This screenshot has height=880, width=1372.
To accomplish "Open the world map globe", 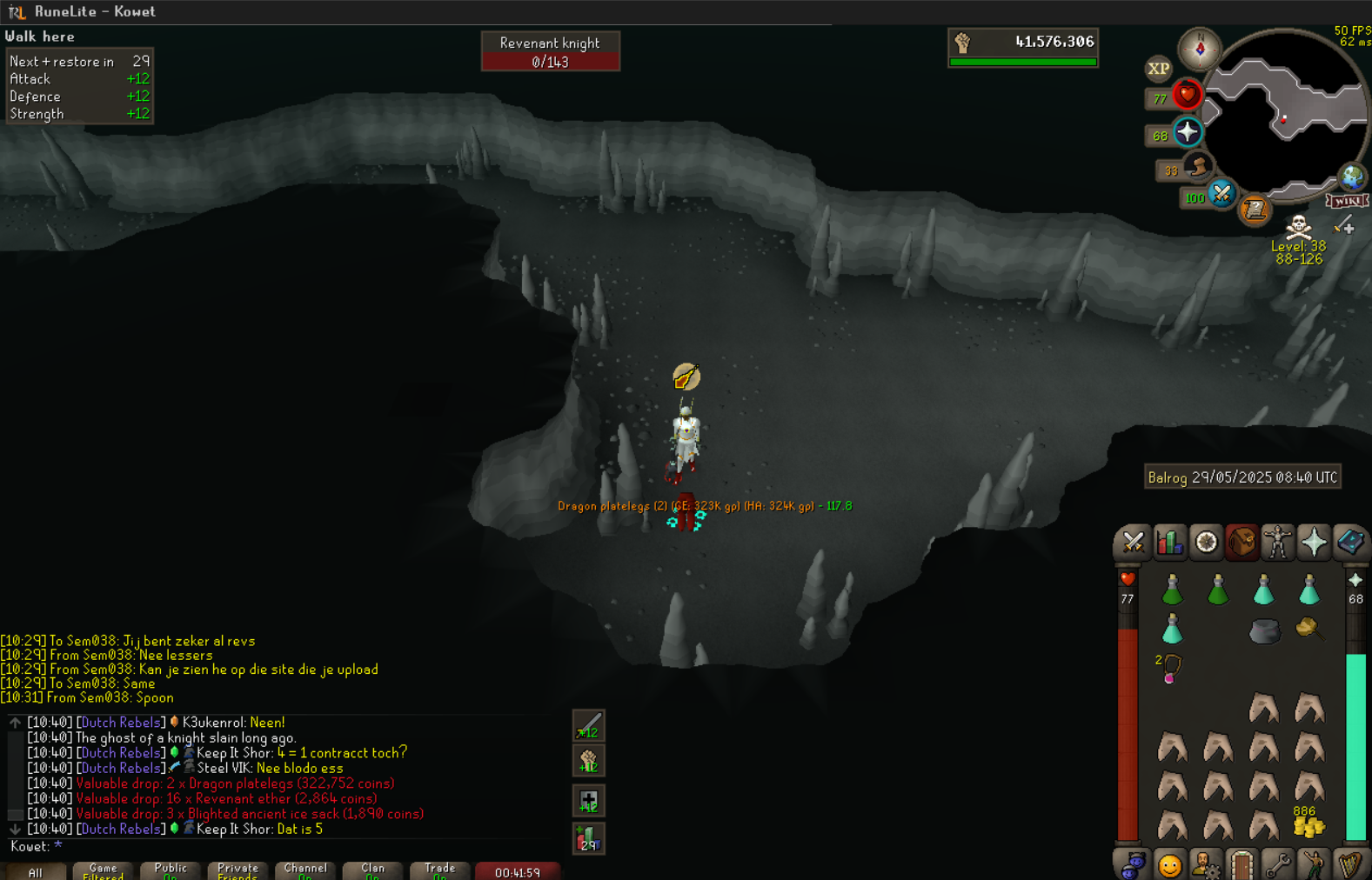I will (1352, 177).
